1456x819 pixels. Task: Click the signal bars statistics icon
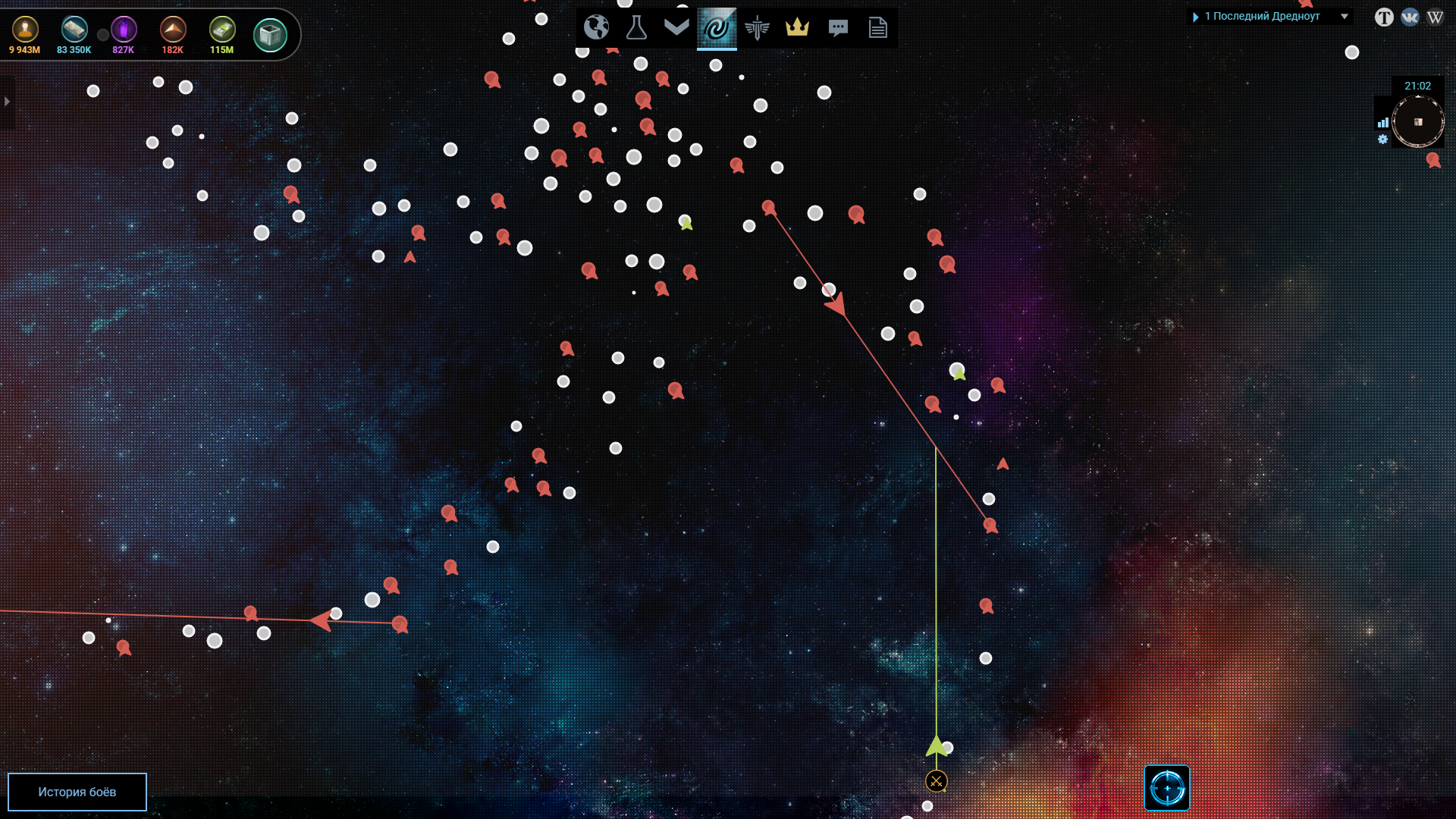[x=1383, y=122]
